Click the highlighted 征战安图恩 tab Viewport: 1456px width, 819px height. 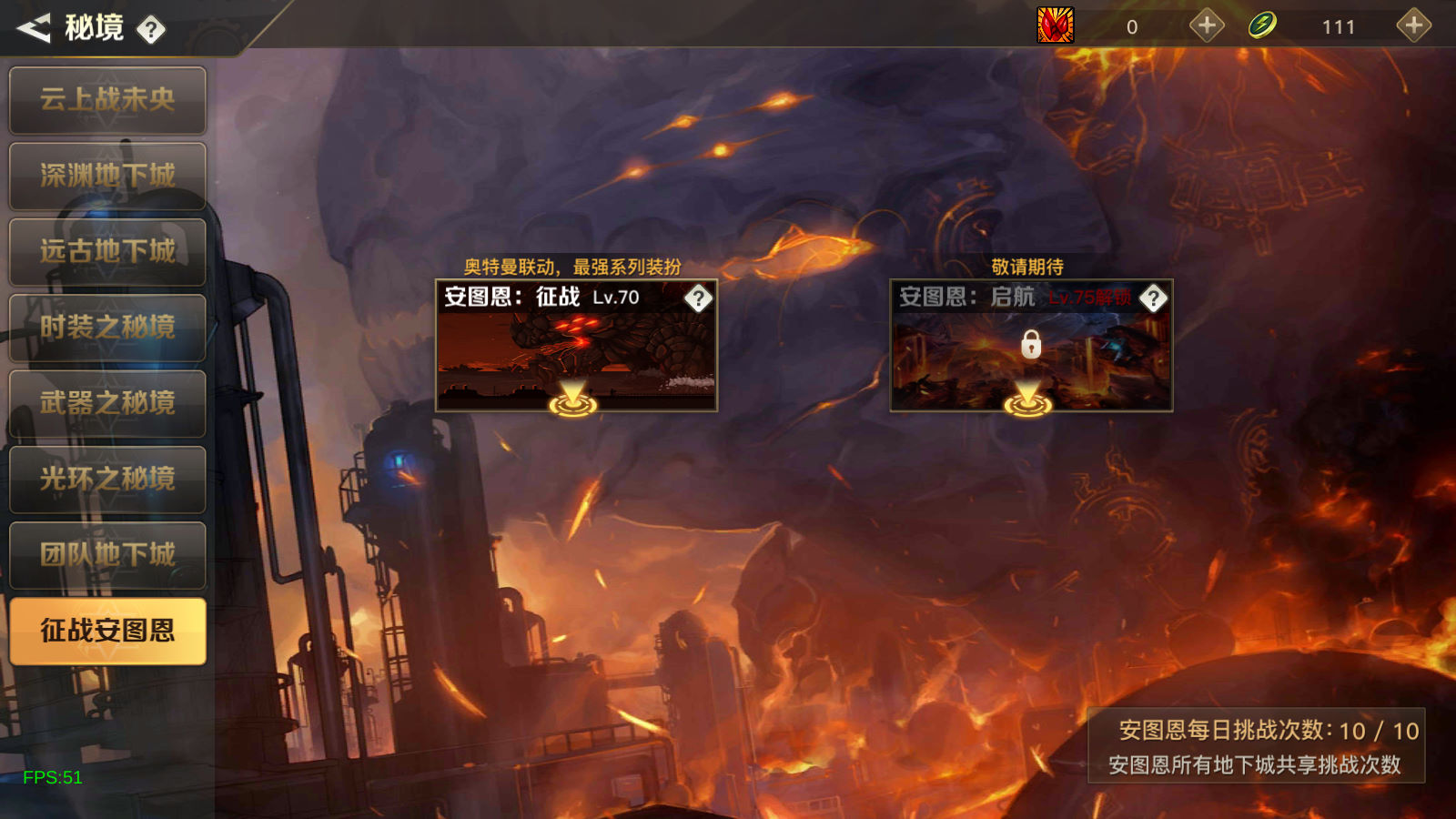click(x=107, y=631)
